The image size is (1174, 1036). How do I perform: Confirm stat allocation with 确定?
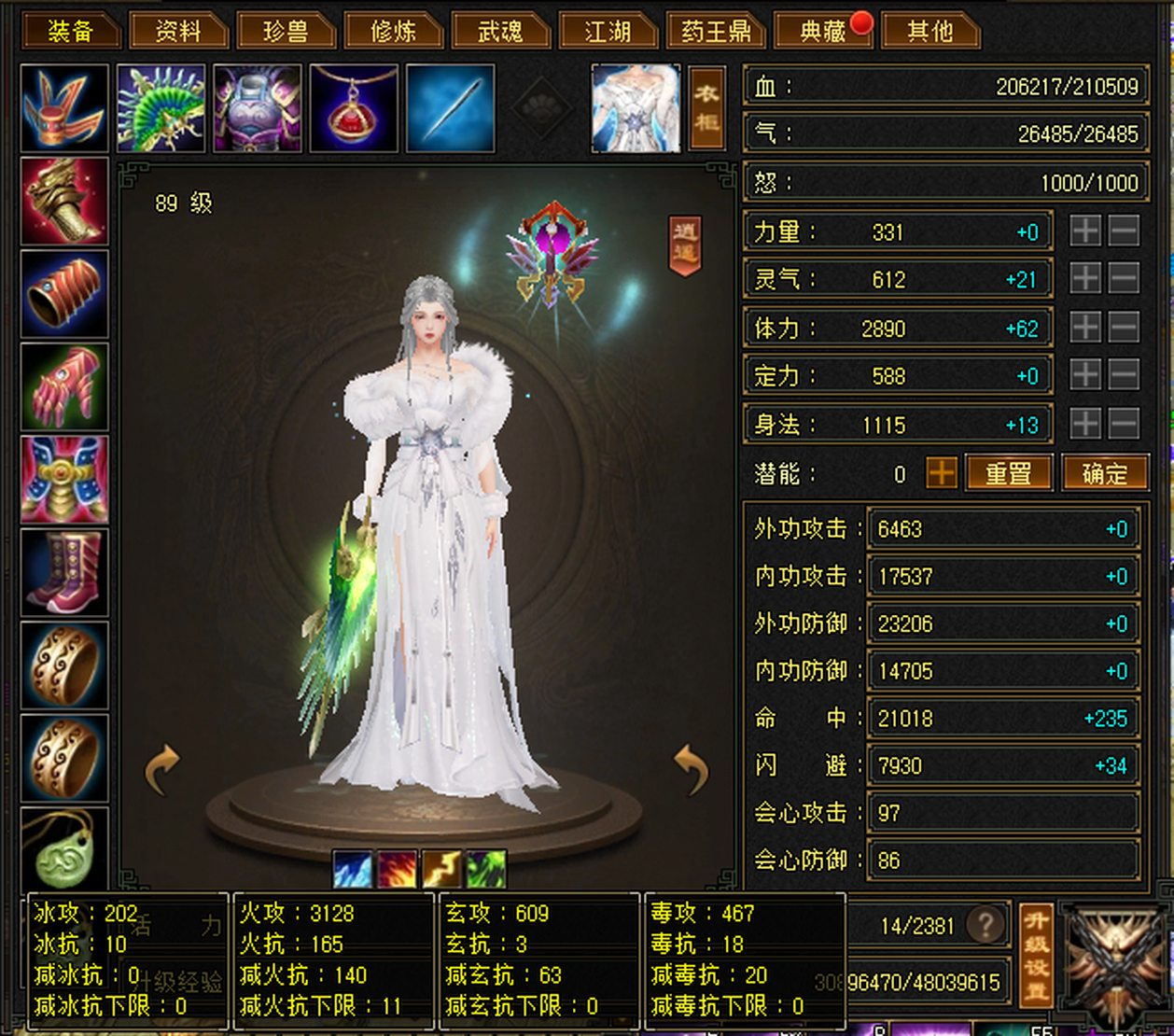tap(1105, 473)
